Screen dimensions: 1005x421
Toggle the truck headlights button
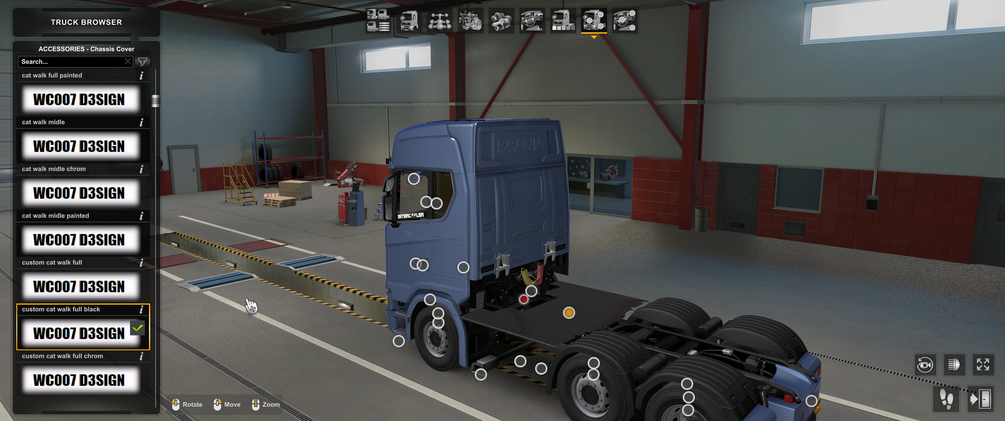pyautogui.click(x=954, y=365)
